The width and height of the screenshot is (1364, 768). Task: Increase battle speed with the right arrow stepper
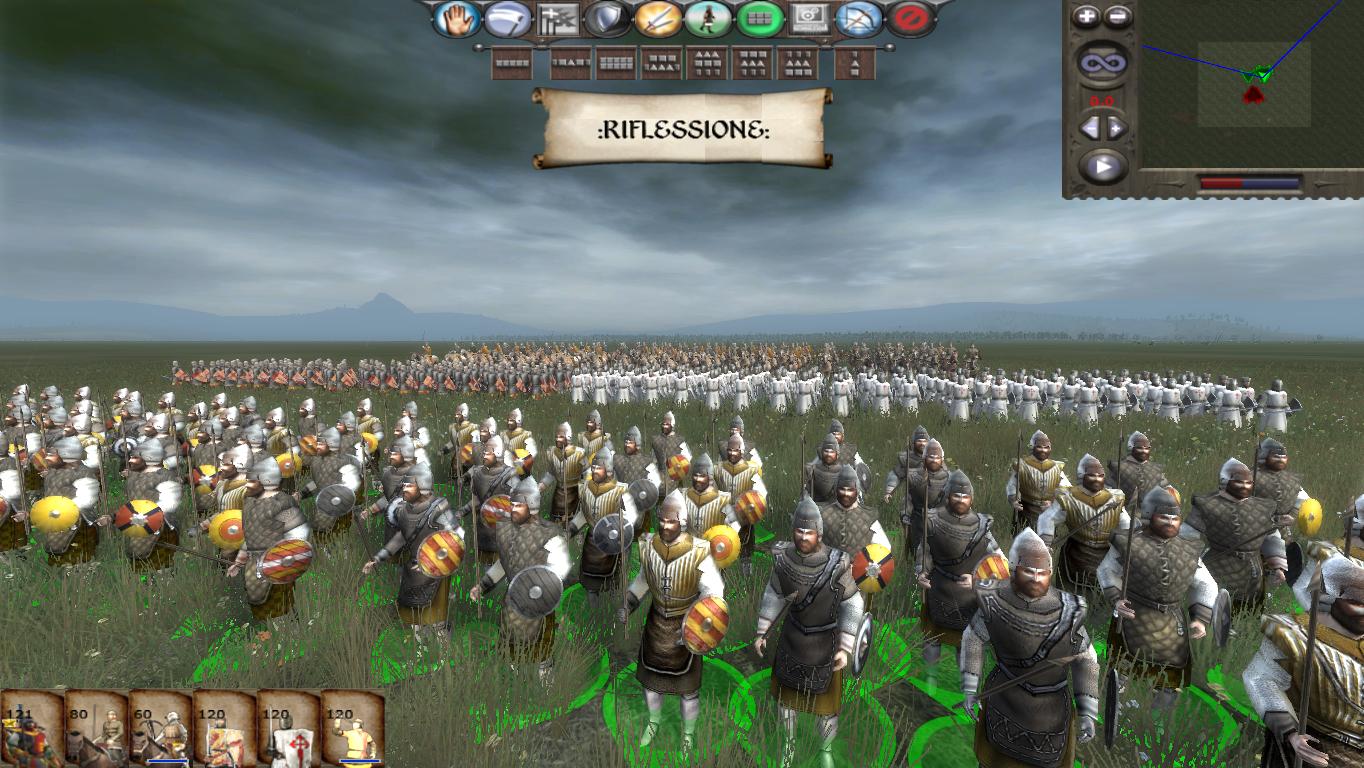tap(1115, 128)
